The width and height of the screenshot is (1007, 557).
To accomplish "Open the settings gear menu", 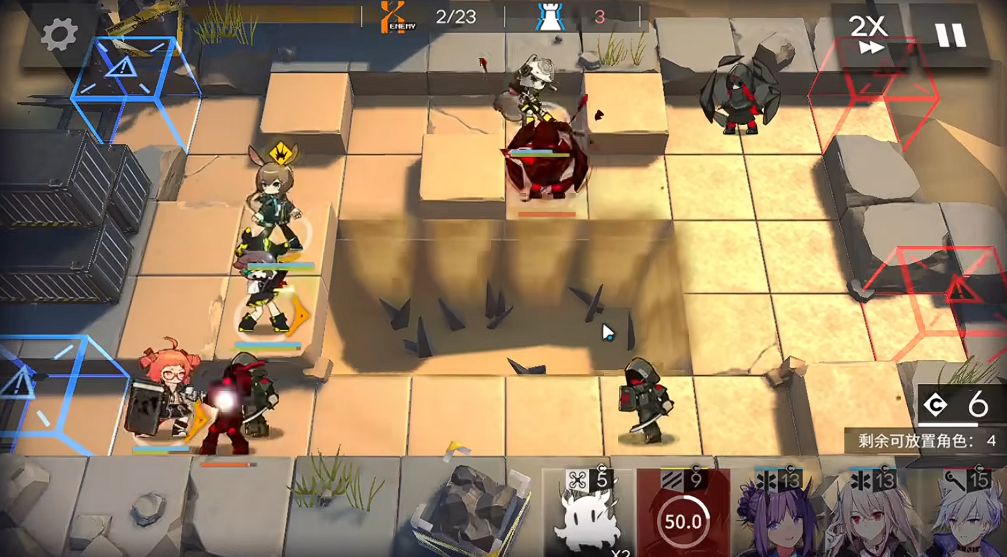I will pos(59,35).
